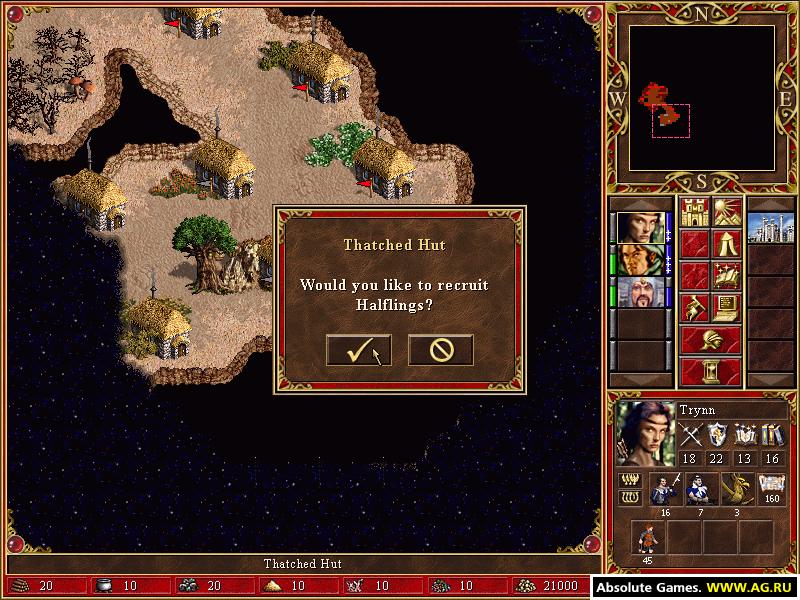Select the griffin stack in Trynn's army

(x=736, y=489)
